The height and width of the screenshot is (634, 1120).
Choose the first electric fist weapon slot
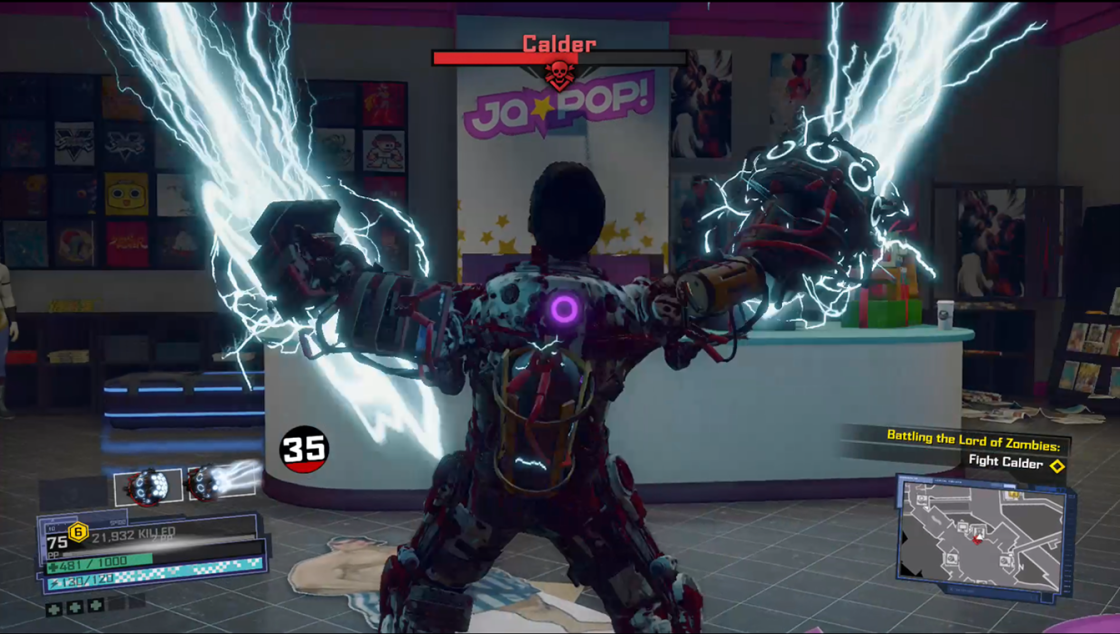click(x=148, y=486)
